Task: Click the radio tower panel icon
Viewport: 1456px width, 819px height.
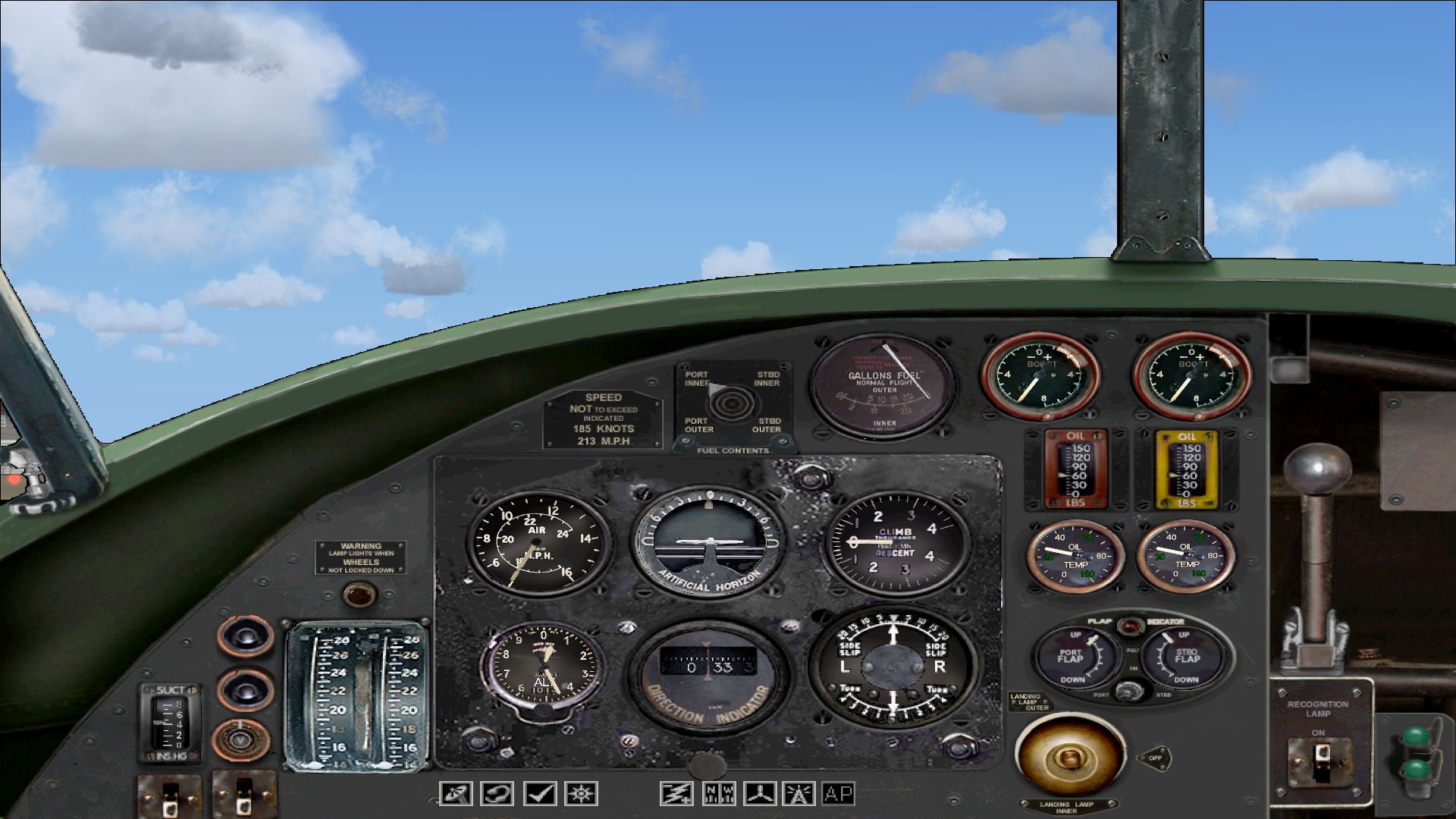Action: 799,794
